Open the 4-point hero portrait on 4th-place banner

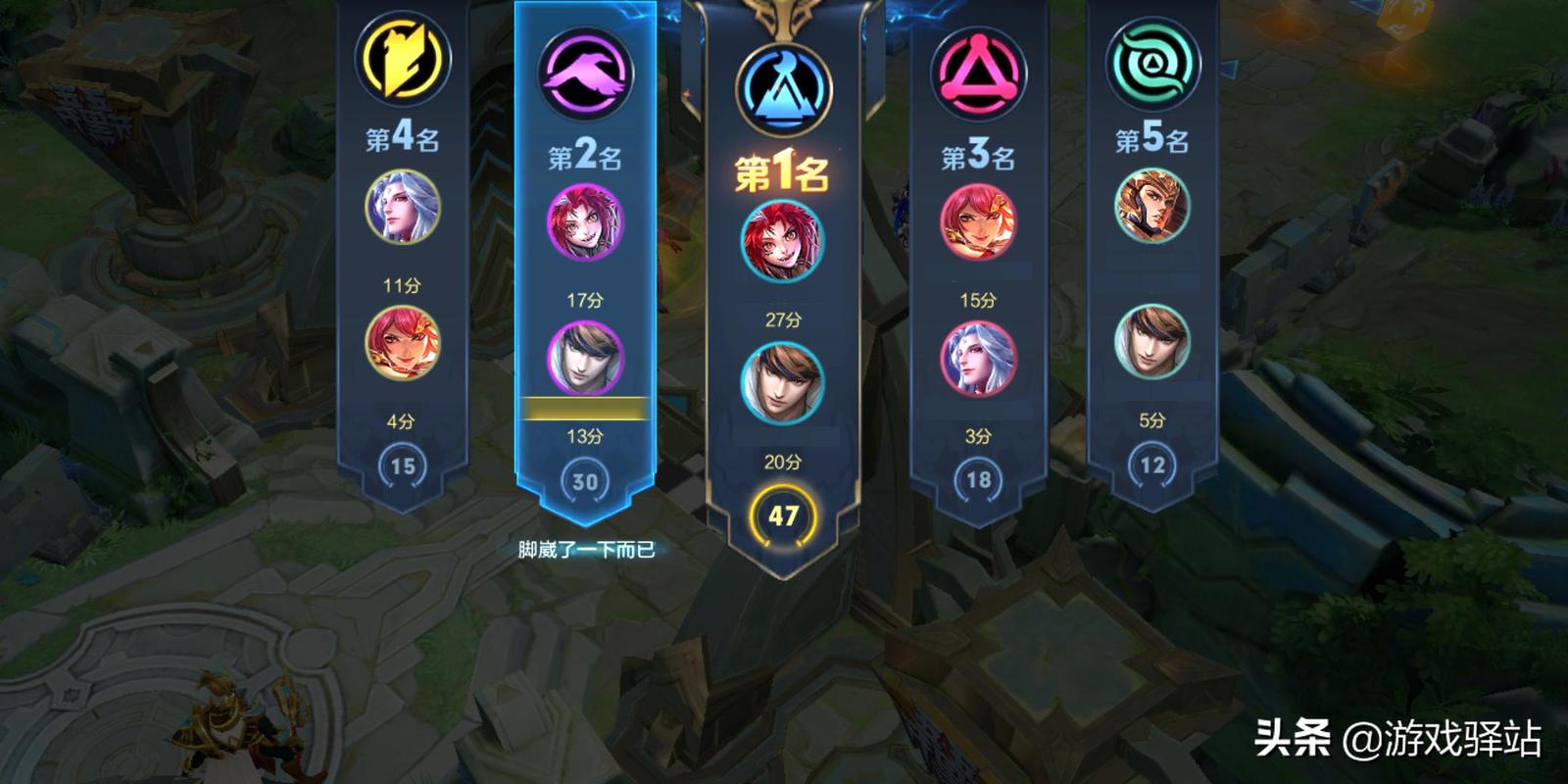[403, 343]
